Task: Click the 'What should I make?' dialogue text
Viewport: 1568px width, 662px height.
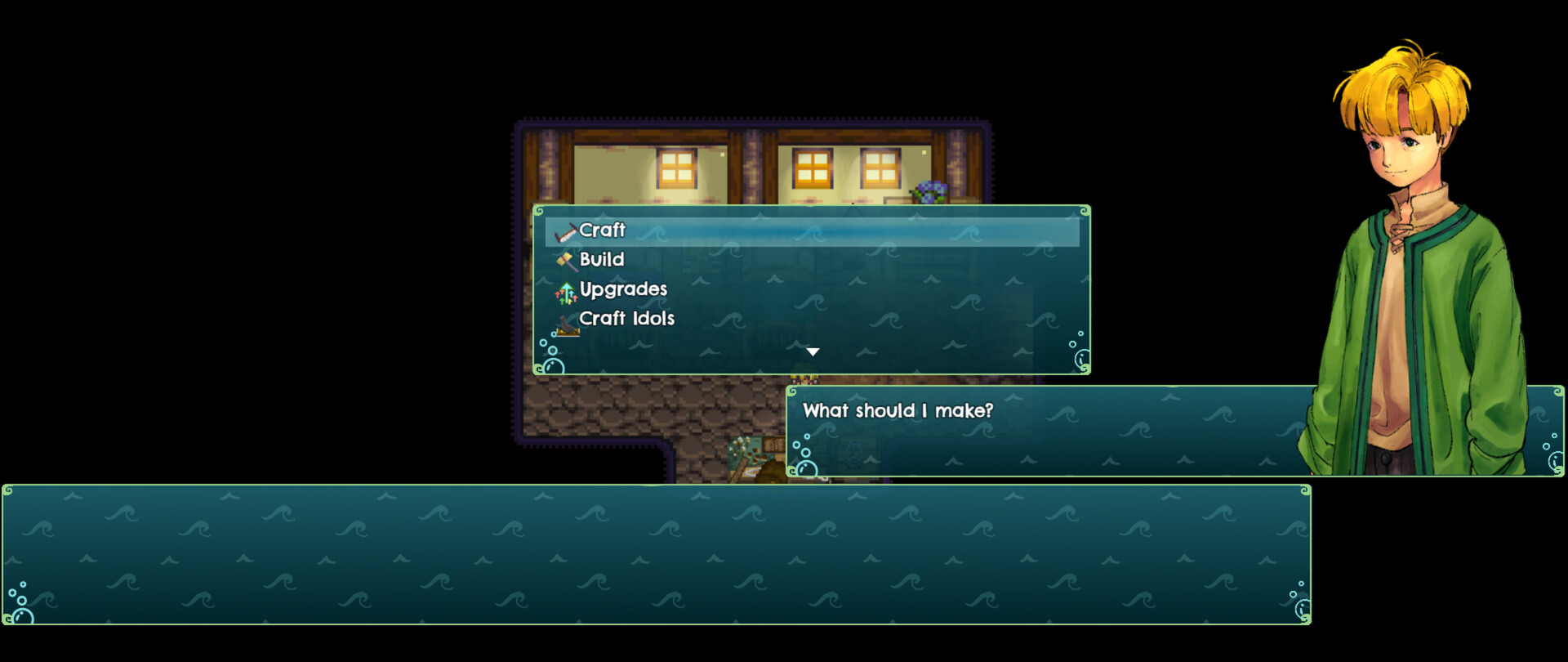Action: [897, 412]
